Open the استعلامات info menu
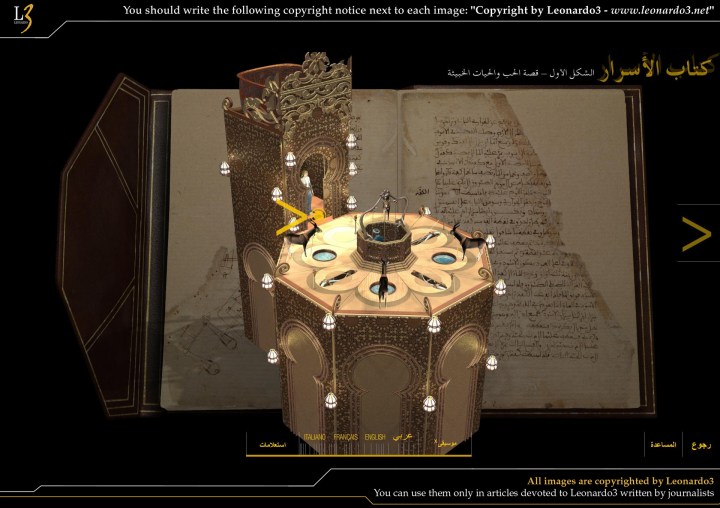The height and width of the screenshot is (508, 720). coord(273,444)
